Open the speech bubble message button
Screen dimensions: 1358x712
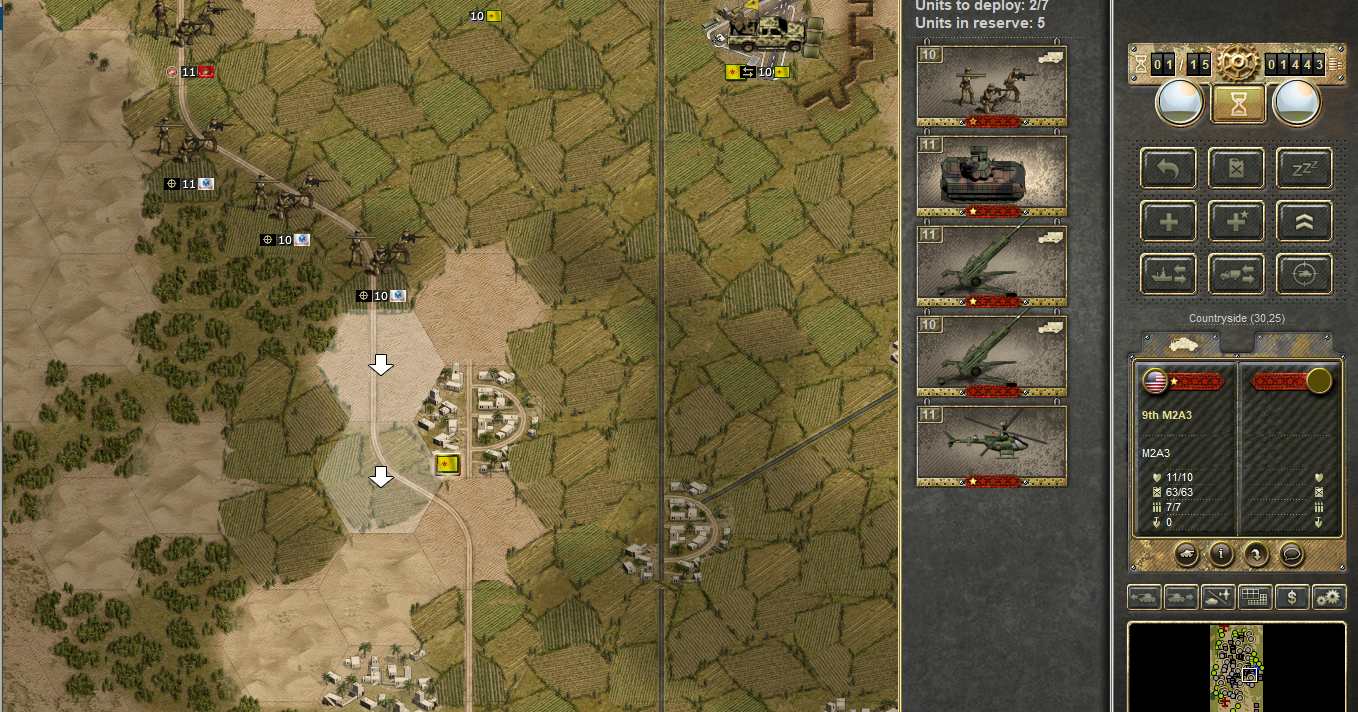tap(1290, 552)
